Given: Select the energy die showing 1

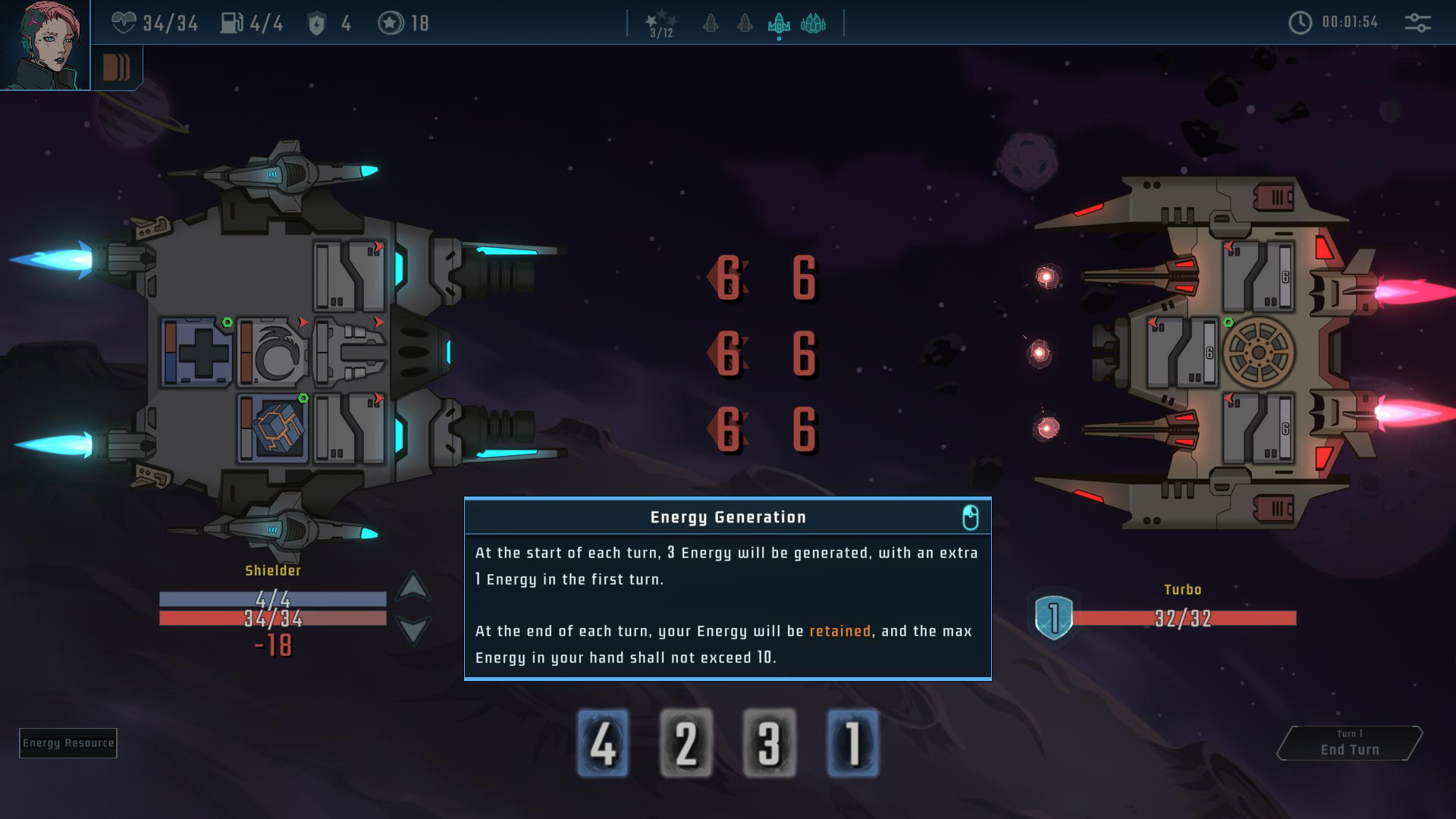Looking at the screenshot, I should pyautogui.click(x=852, y=743).
